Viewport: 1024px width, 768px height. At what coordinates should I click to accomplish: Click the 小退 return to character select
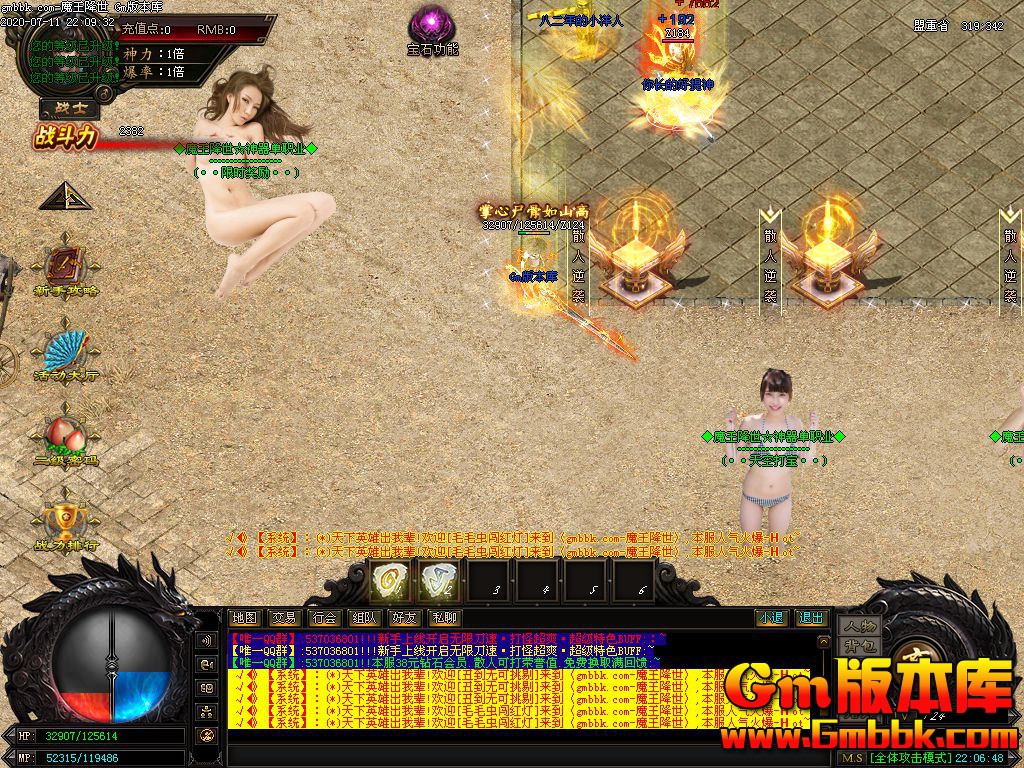pyautogui.click(x=770, y=618)
